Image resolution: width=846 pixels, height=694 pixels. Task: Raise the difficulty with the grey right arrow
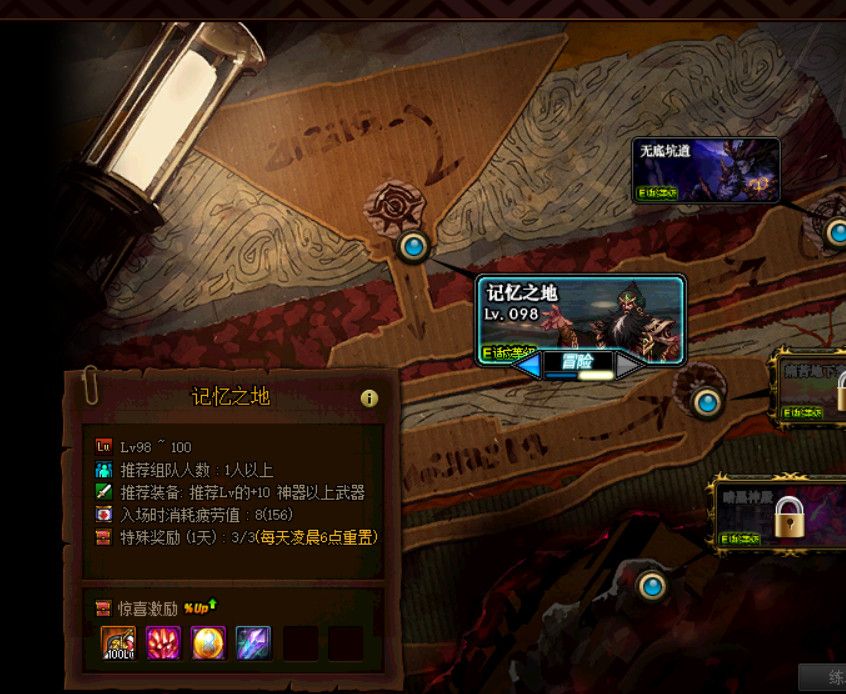click(x=630, y=366)
